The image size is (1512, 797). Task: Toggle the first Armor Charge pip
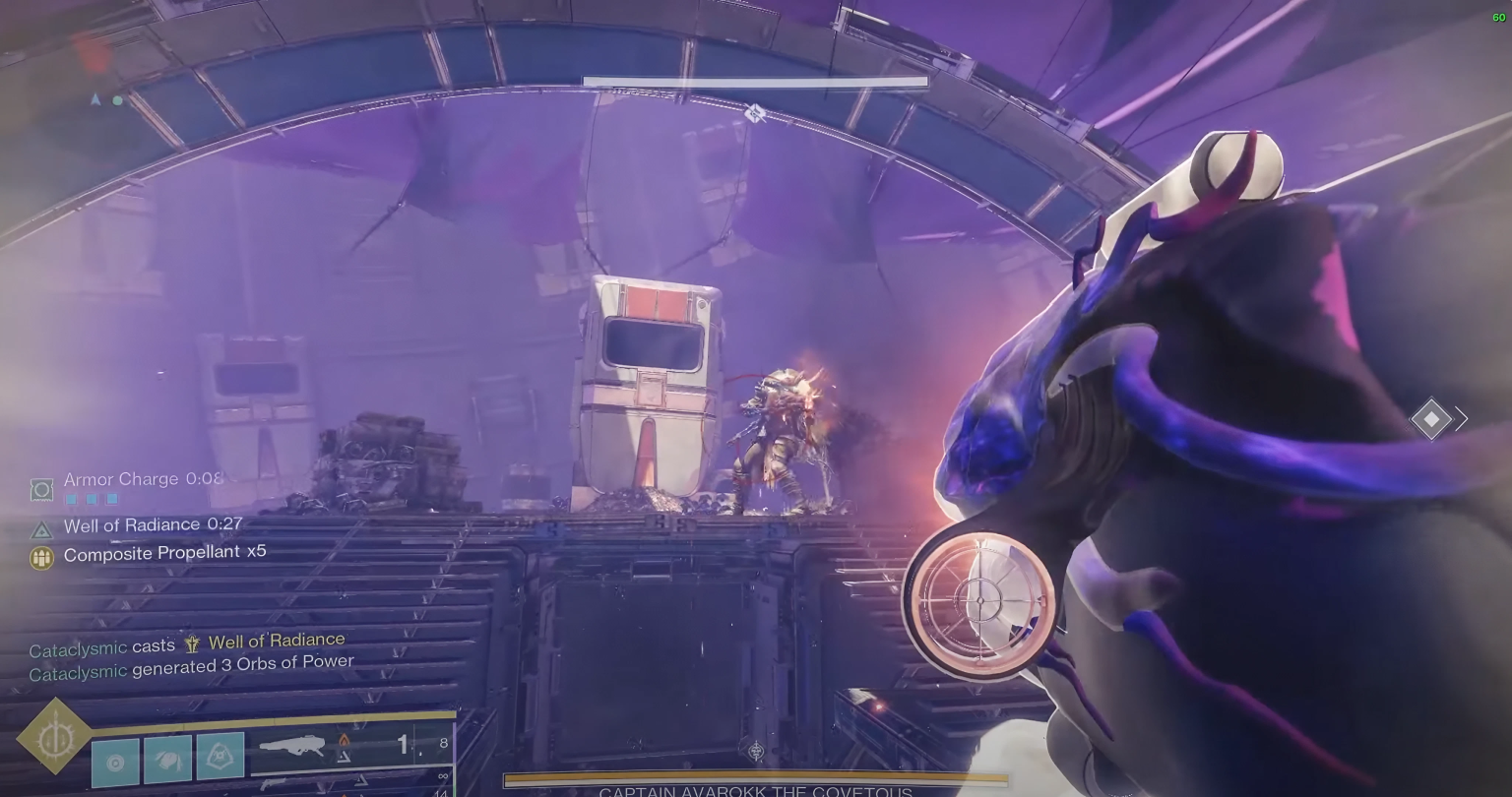coord(70,498)
